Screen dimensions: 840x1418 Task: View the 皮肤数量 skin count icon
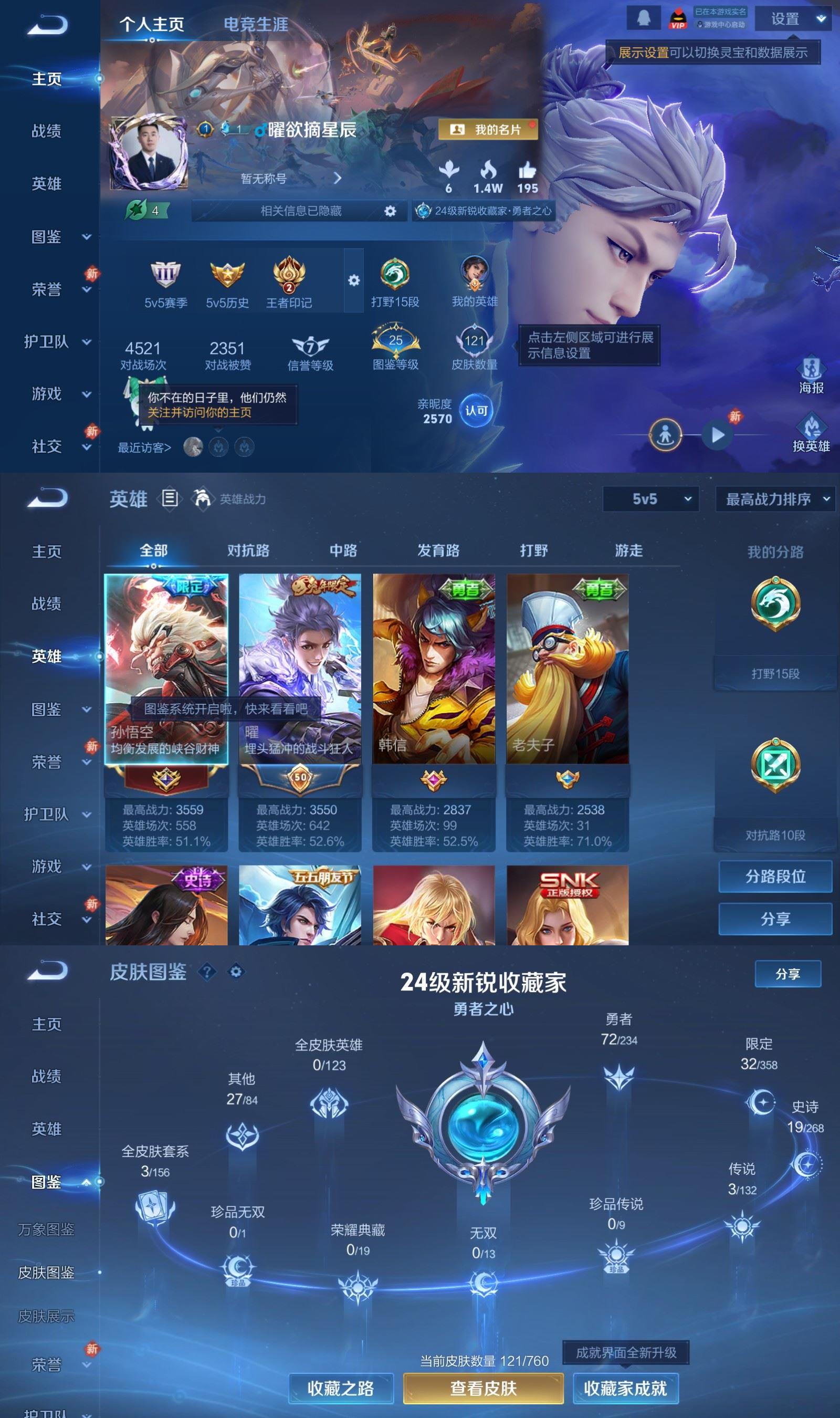476,340
